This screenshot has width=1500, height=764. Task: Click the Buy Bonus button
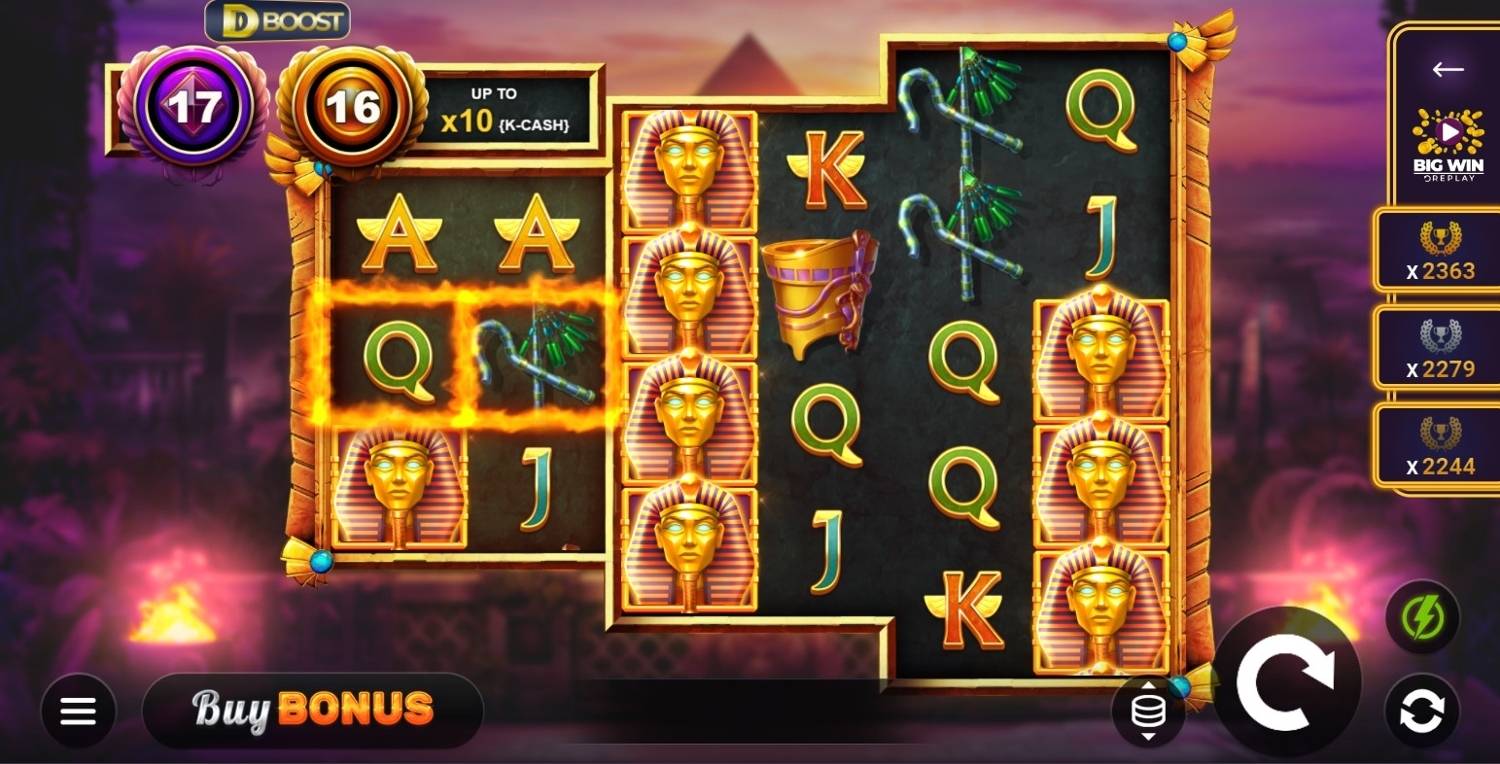coord(312,710)
